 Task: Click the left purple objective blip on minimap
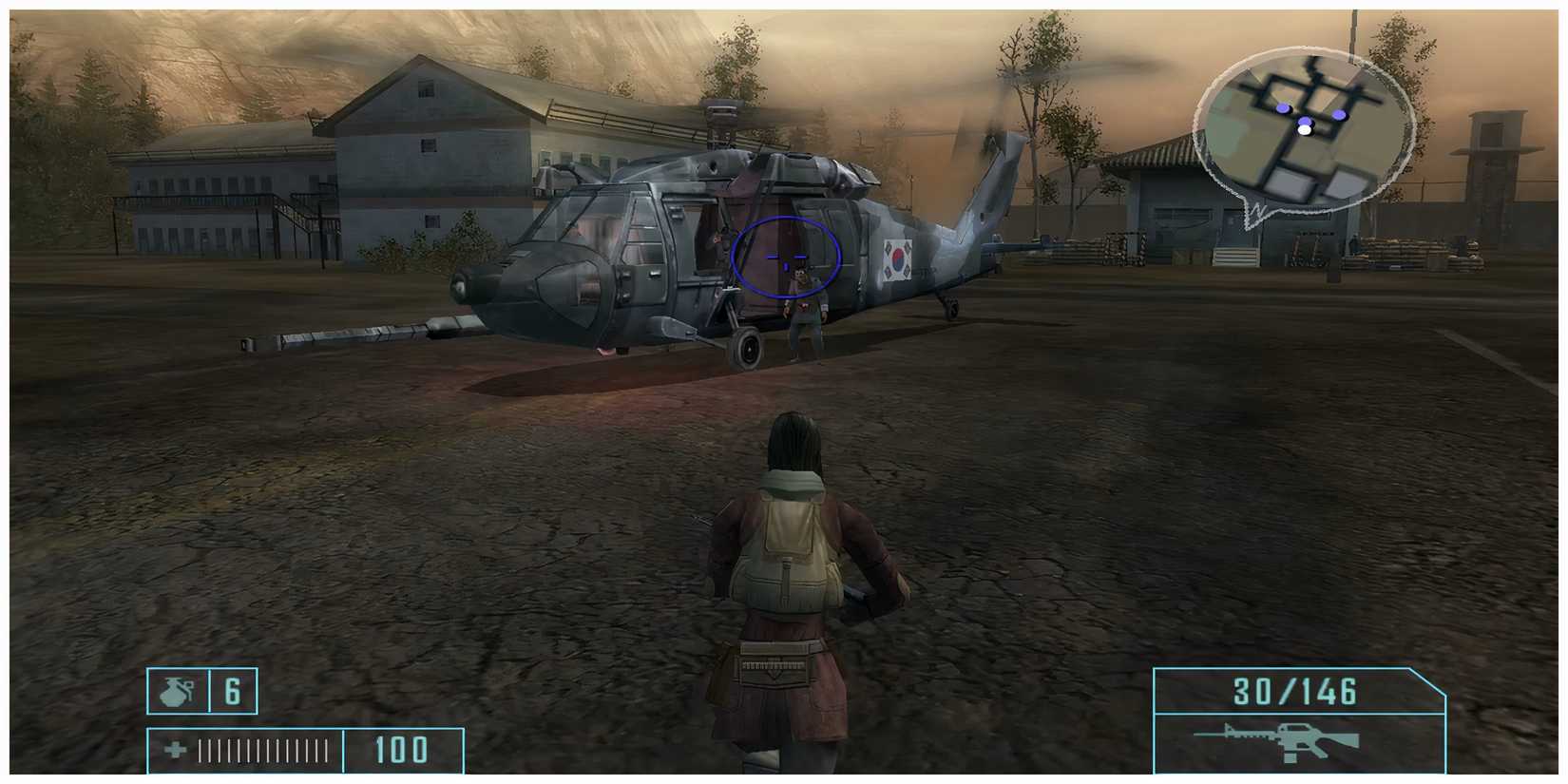1283,108
